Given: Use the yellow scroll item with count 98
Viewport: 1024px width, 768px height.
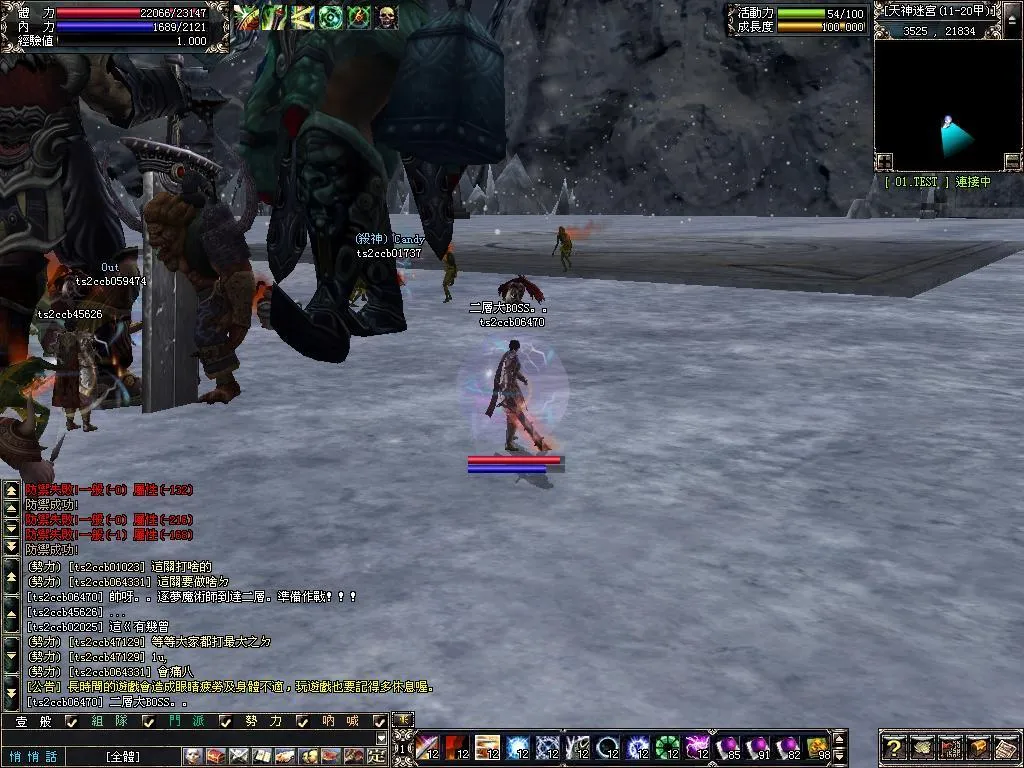Looking at the screenshot, I should [818, 747].
